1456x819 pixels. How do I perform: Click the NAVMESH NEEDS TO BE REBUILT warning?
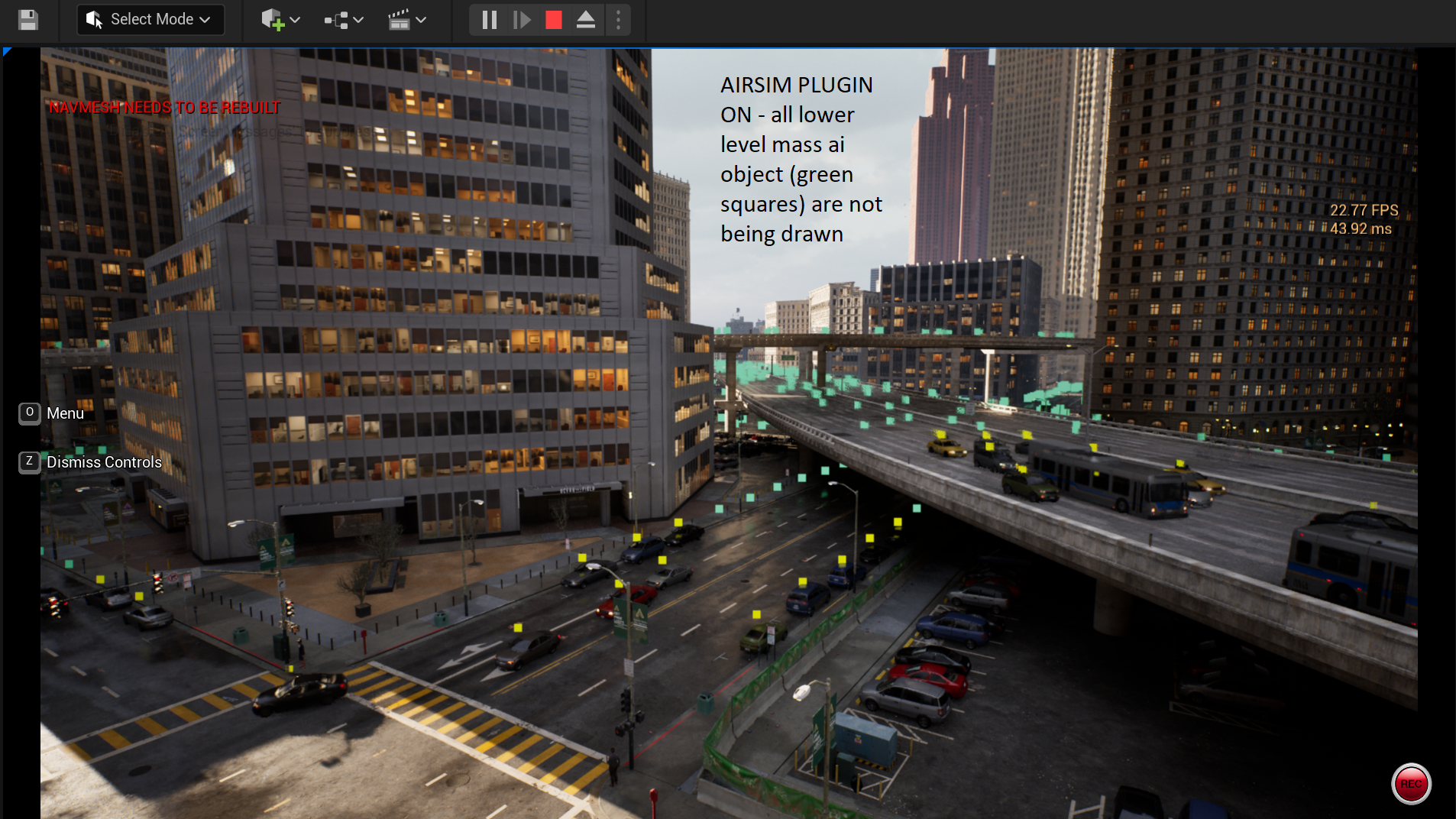click(164, 107)
